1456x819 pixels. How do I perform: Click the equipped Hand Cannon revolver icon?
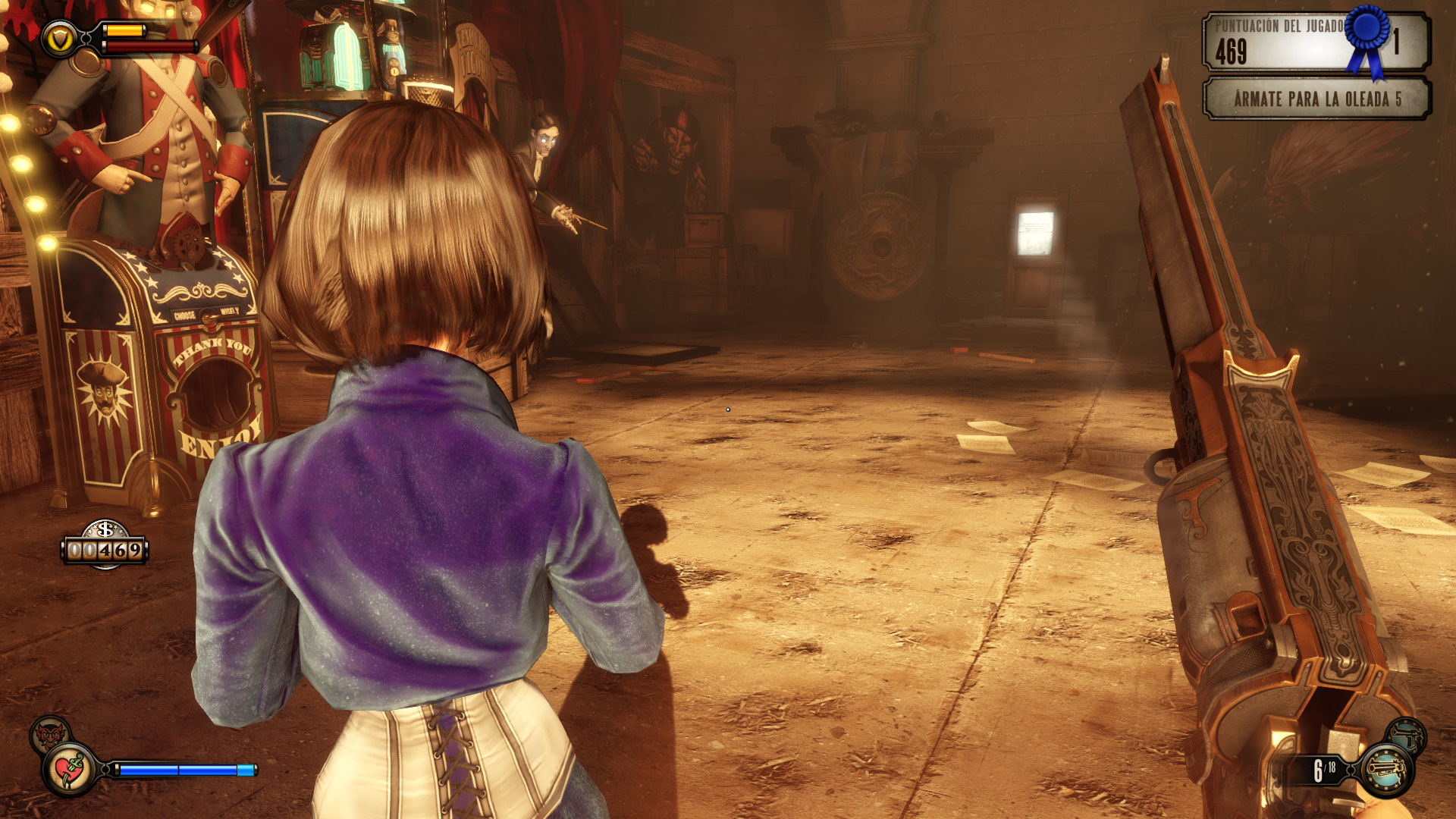[1387, 770]
